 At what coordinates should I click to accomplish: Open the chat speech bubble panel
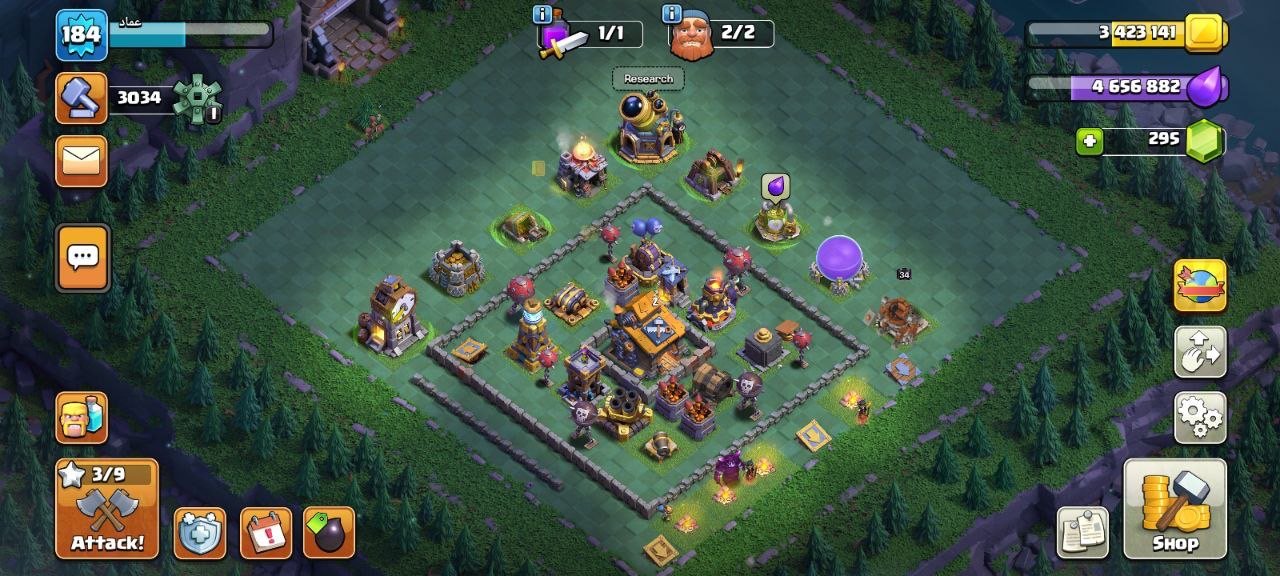pyautogui.click(x=82, y=258)
